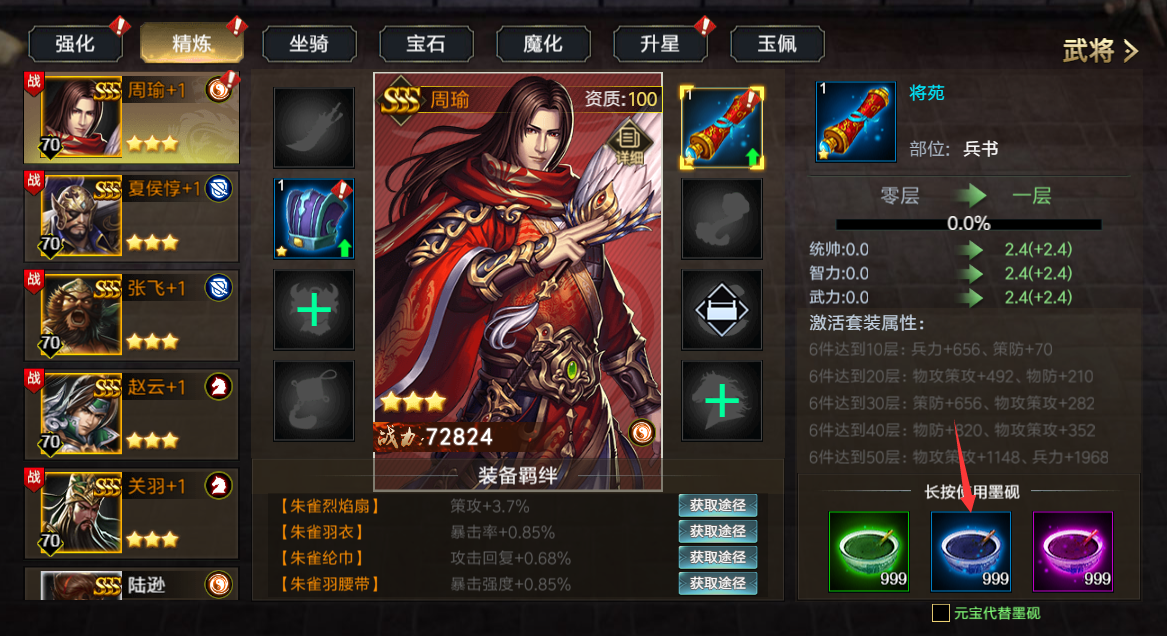
Task: Open the 武将 screen
Action: coord(1100,51)
